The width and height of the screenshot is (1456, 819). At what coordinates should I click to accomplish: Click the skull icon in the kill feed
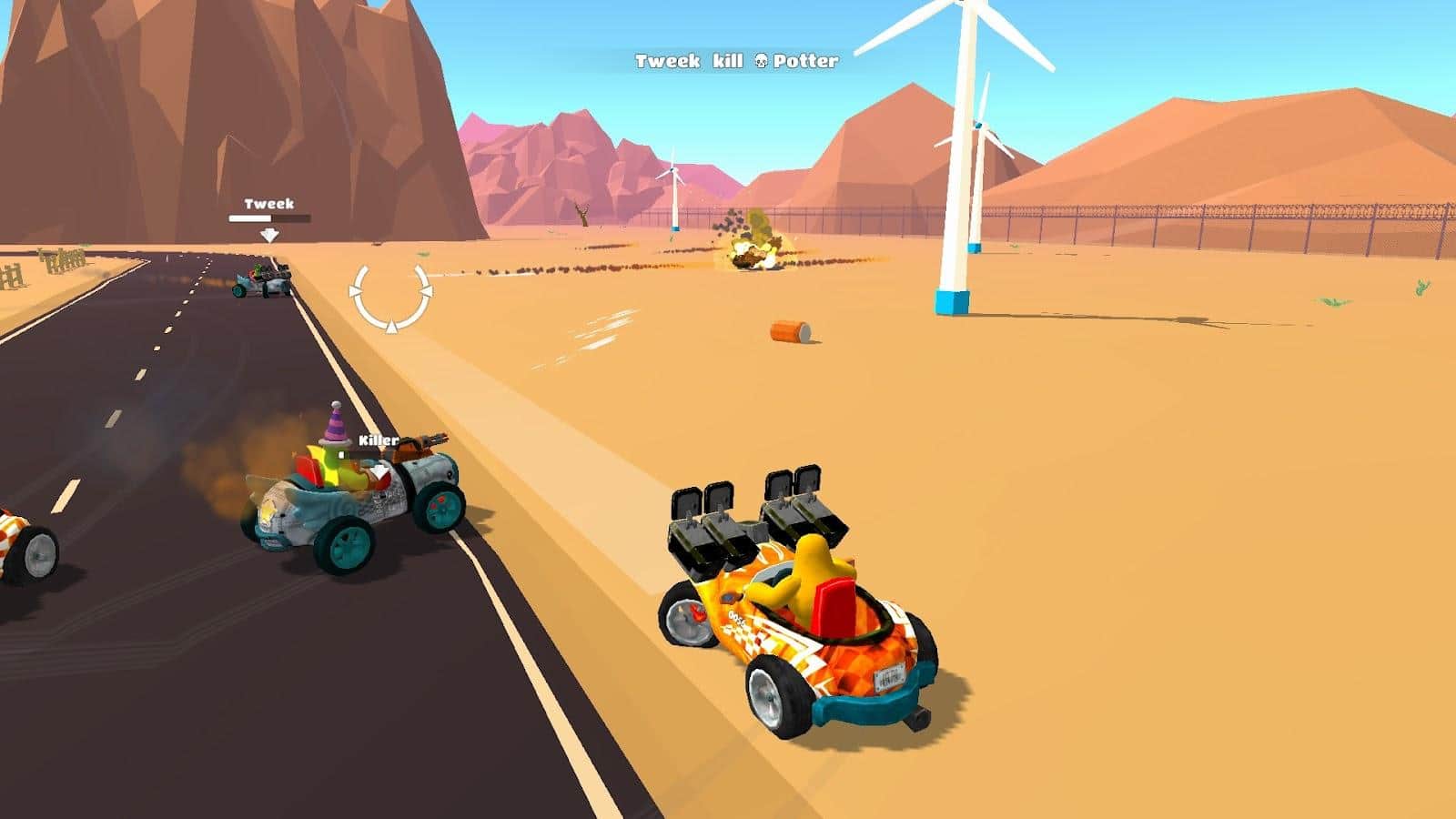pos(761,62)
